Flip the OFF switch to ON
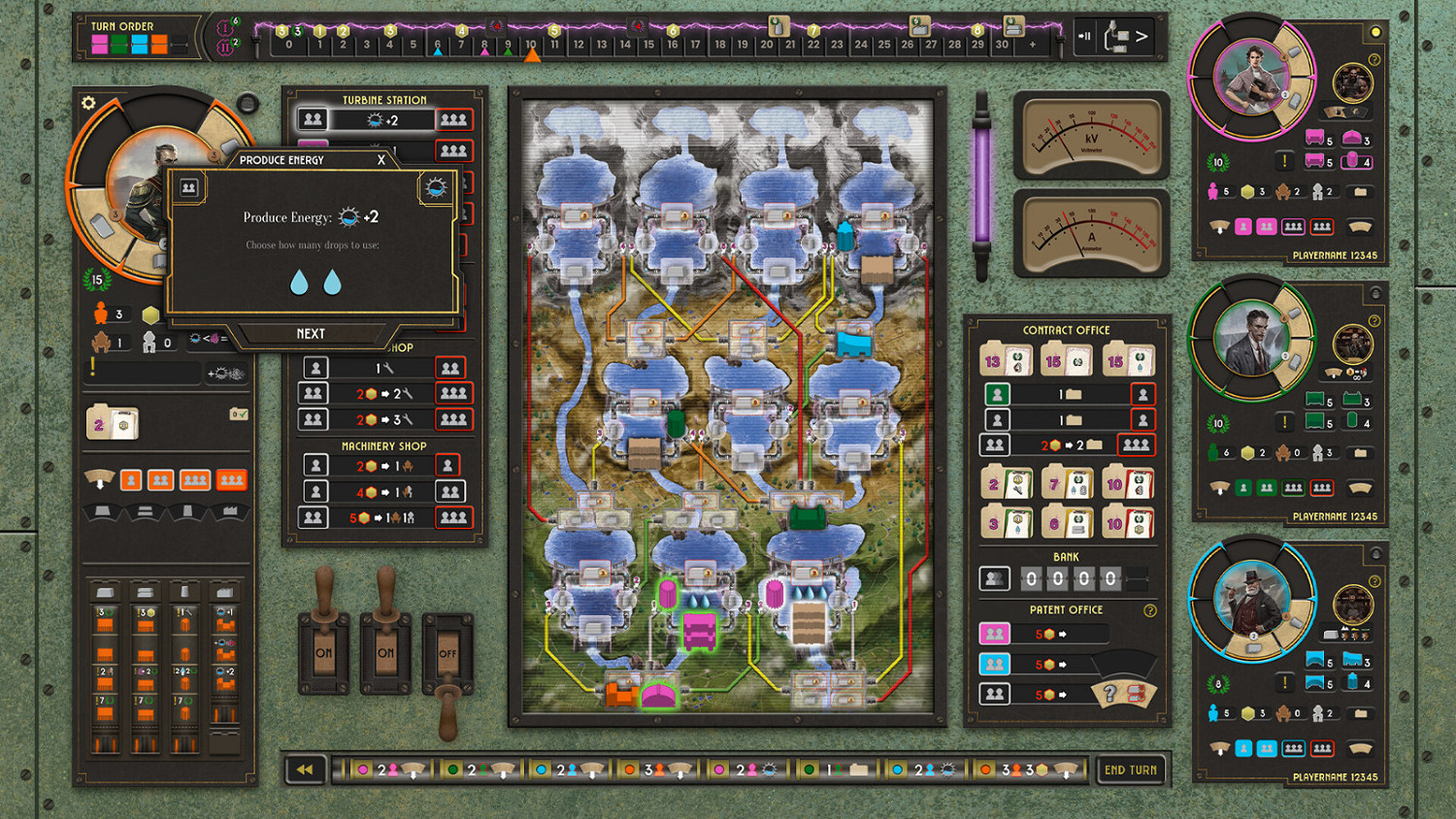This screenshot has height=819, width=1456. coord(449,654)
